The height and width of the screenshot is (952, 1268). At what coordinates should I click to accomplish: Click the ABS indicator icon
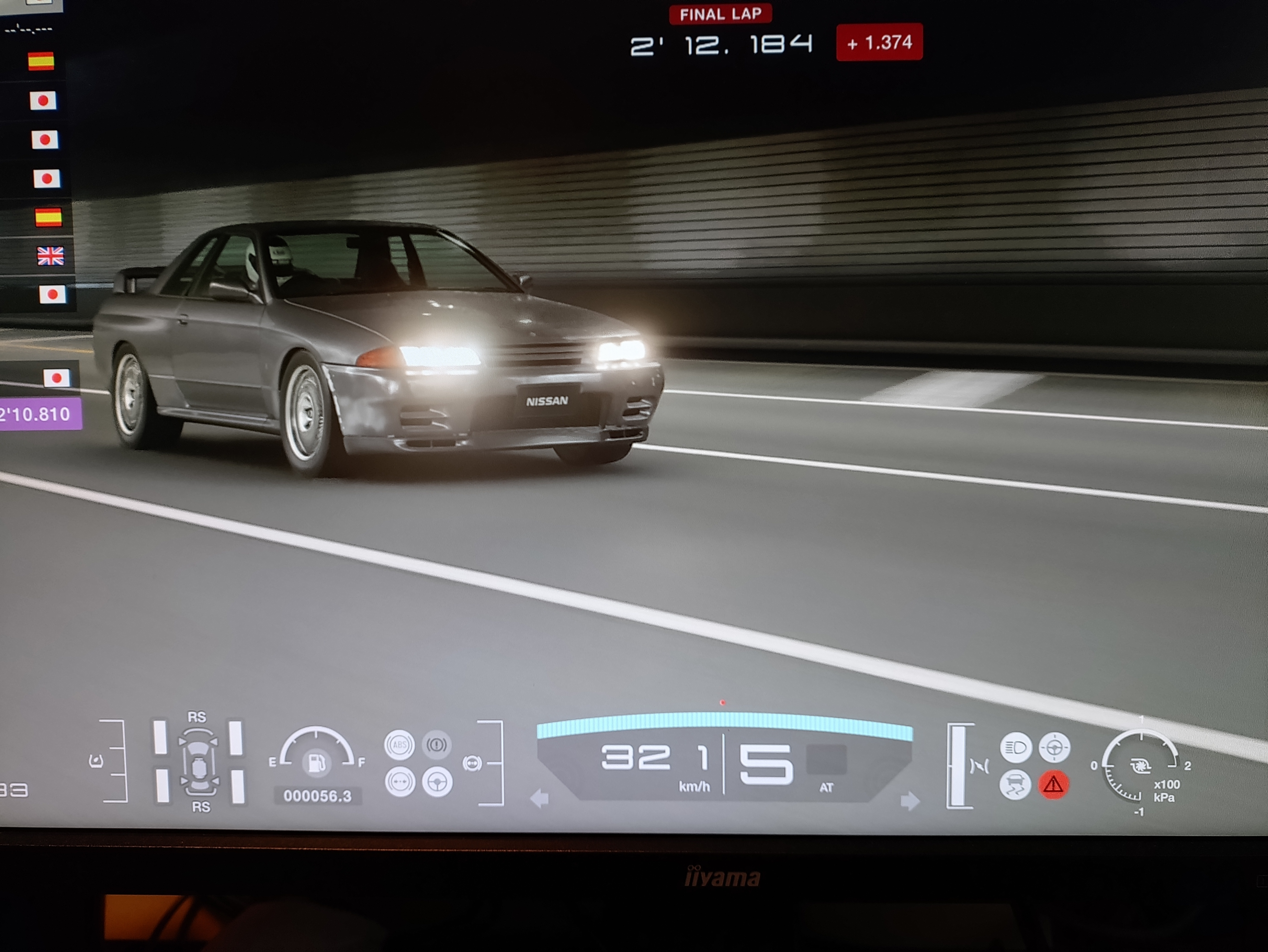[x=400, y=745]
